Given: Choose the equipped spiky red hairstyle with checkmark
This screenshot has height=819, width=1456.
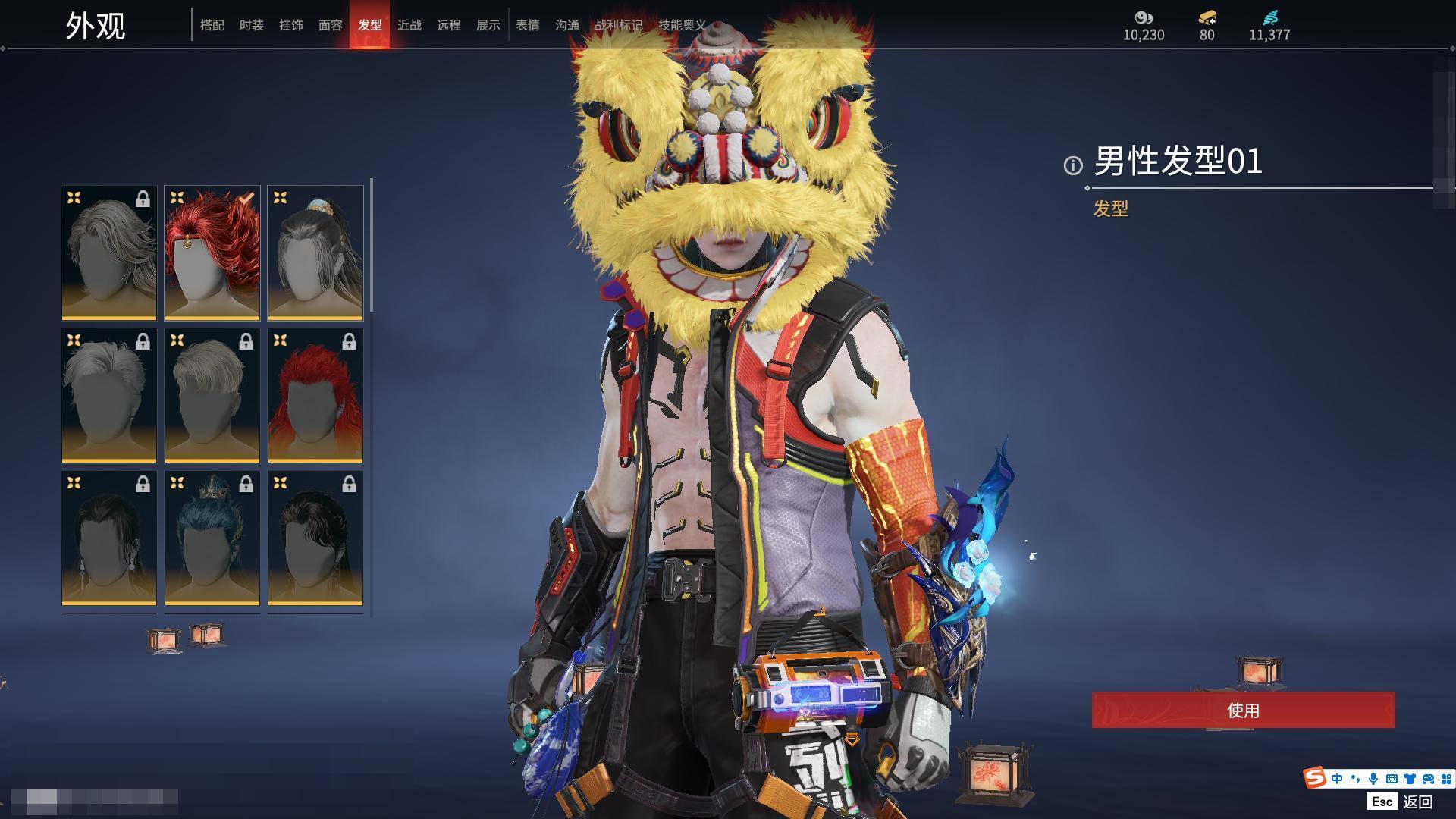Looking at the screenshot, I should [212, 253].
